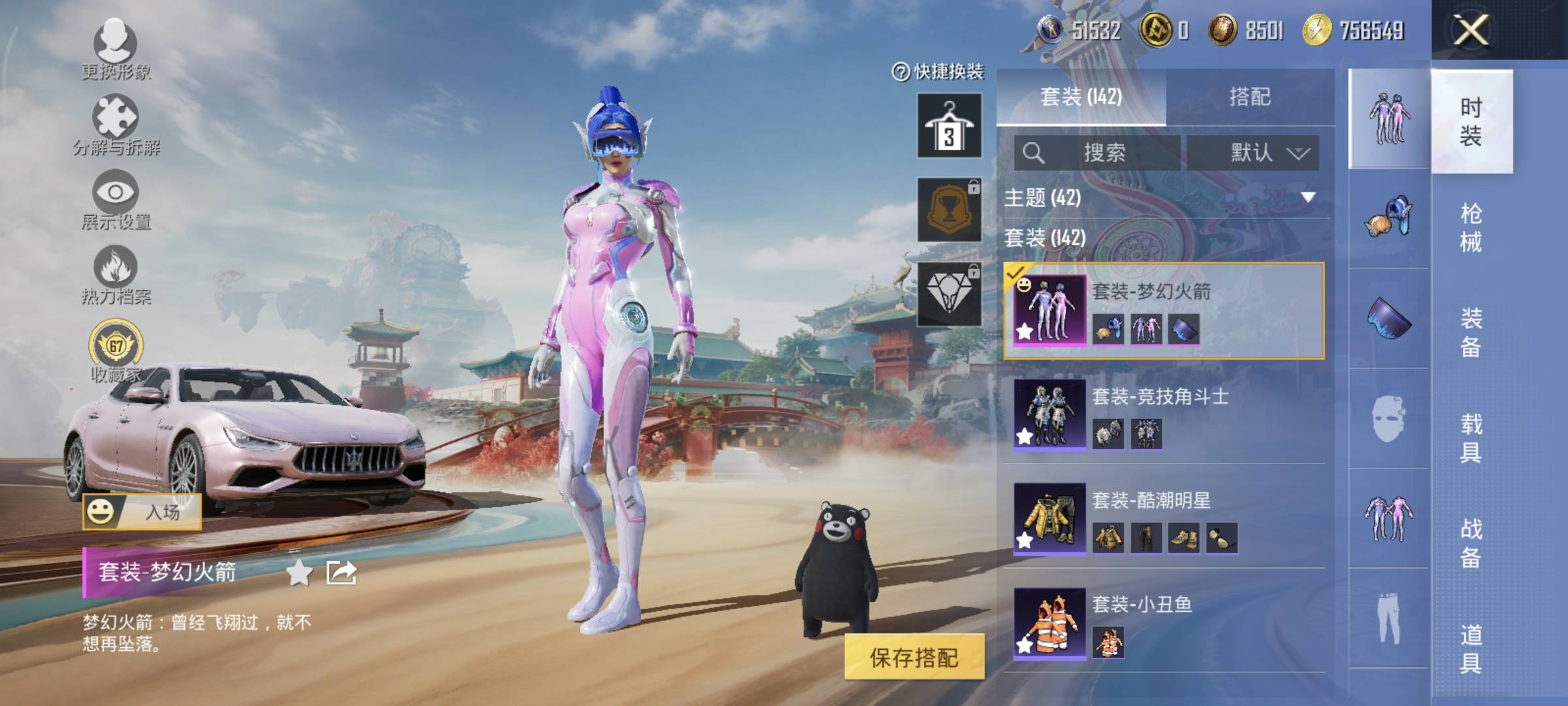This screenshot has height=706, width=1568.
Task: Switch to the 装备 category
Action: (x=1471, y=333)
